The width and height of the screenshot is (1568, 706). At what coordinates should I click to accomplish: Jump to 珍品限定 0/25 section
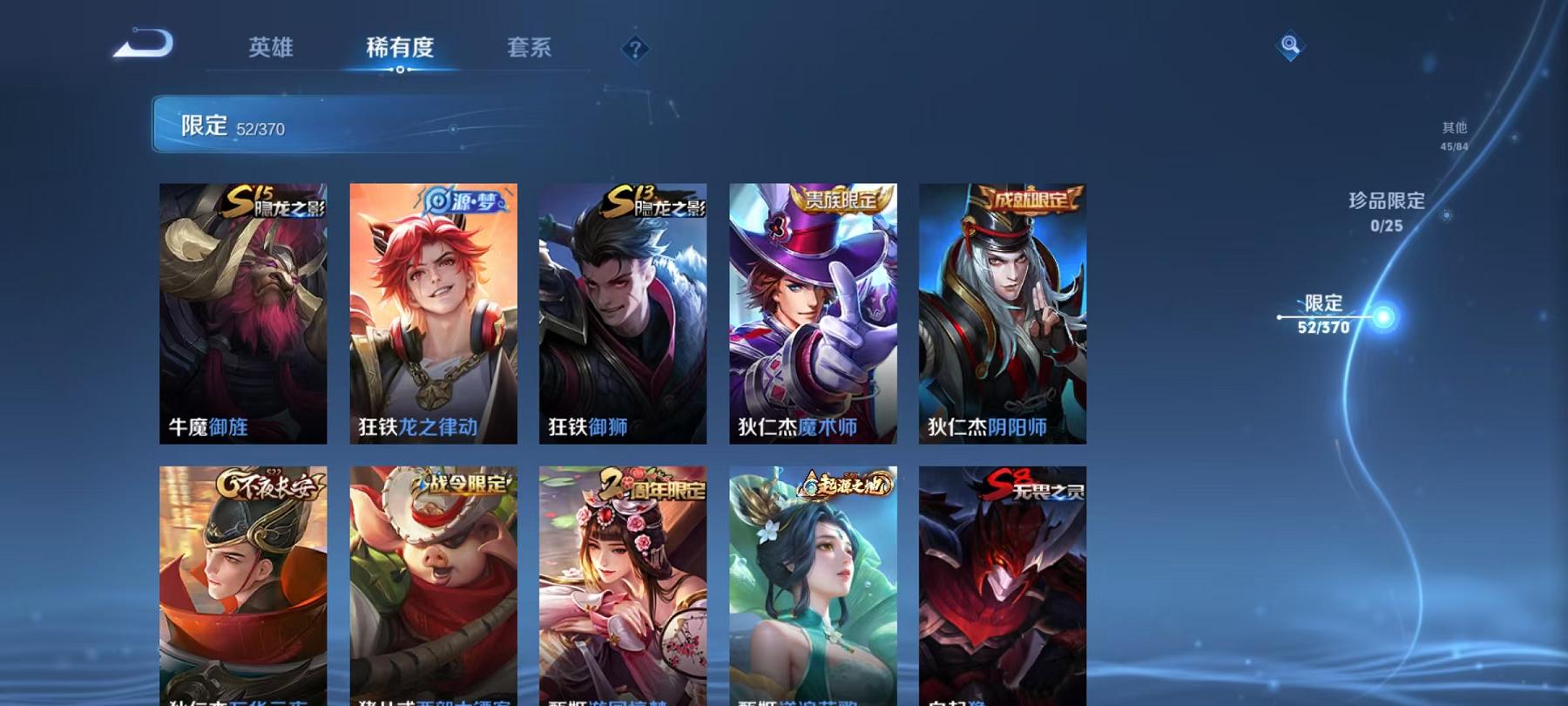pyautogui.click(x=1384, y=213)
